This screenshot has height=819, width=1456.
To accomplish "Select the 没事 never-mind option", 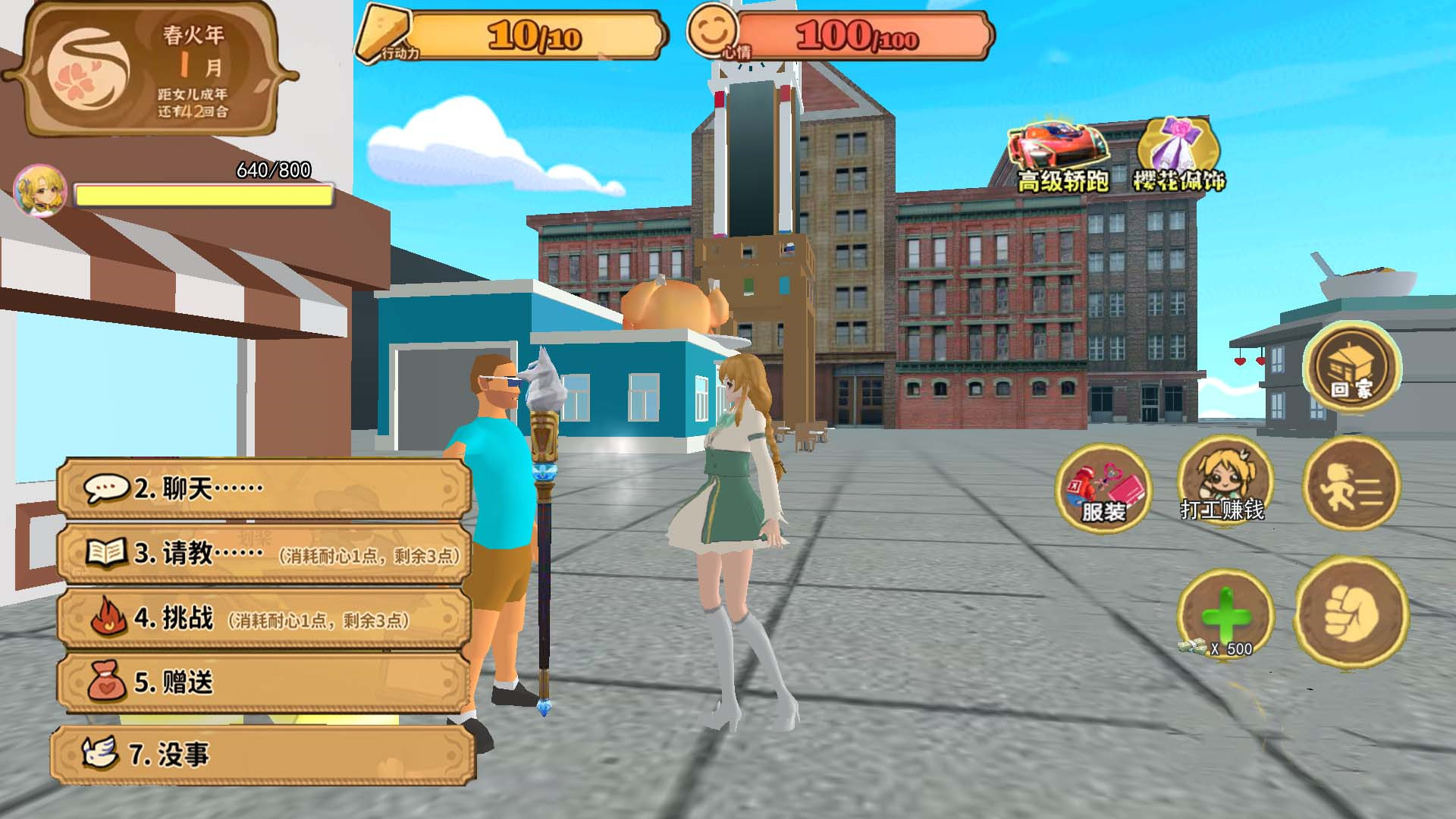I will click(x=263, y=755).
